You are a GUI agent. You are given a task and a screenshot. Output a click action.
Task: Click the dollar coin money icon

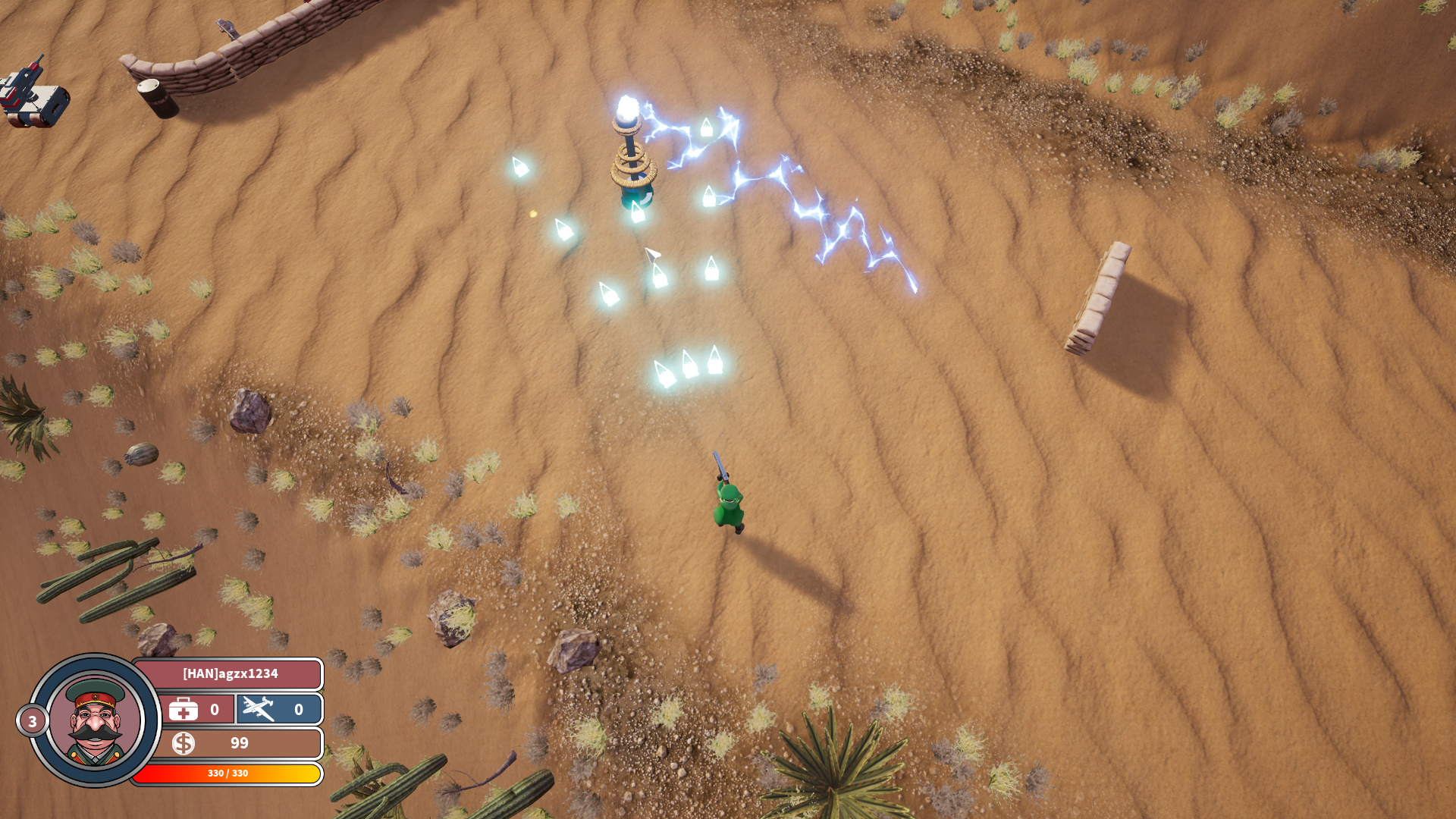pos(183,743)
